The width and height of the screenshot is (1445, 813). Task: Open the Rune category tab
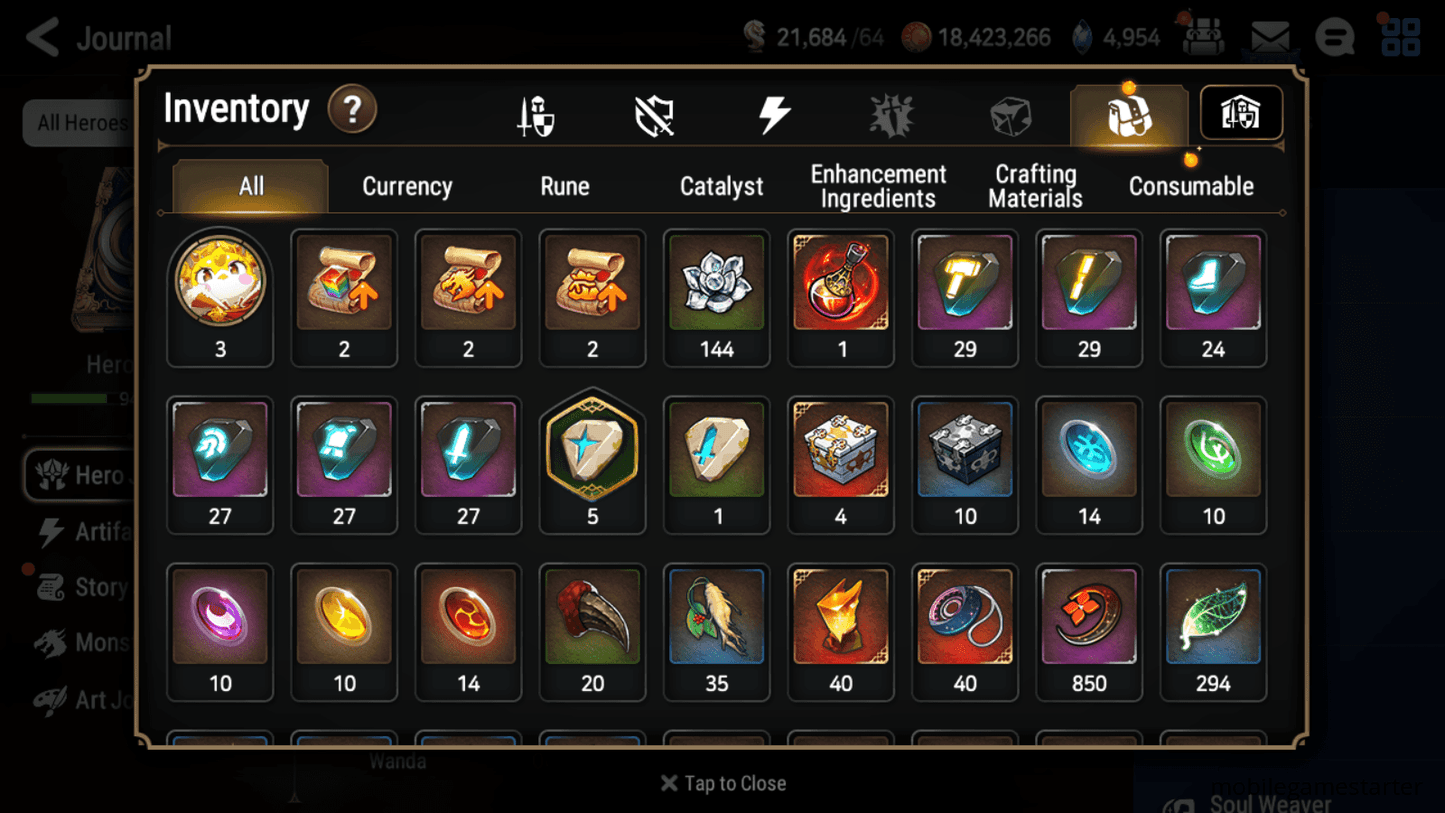point(564,186)
